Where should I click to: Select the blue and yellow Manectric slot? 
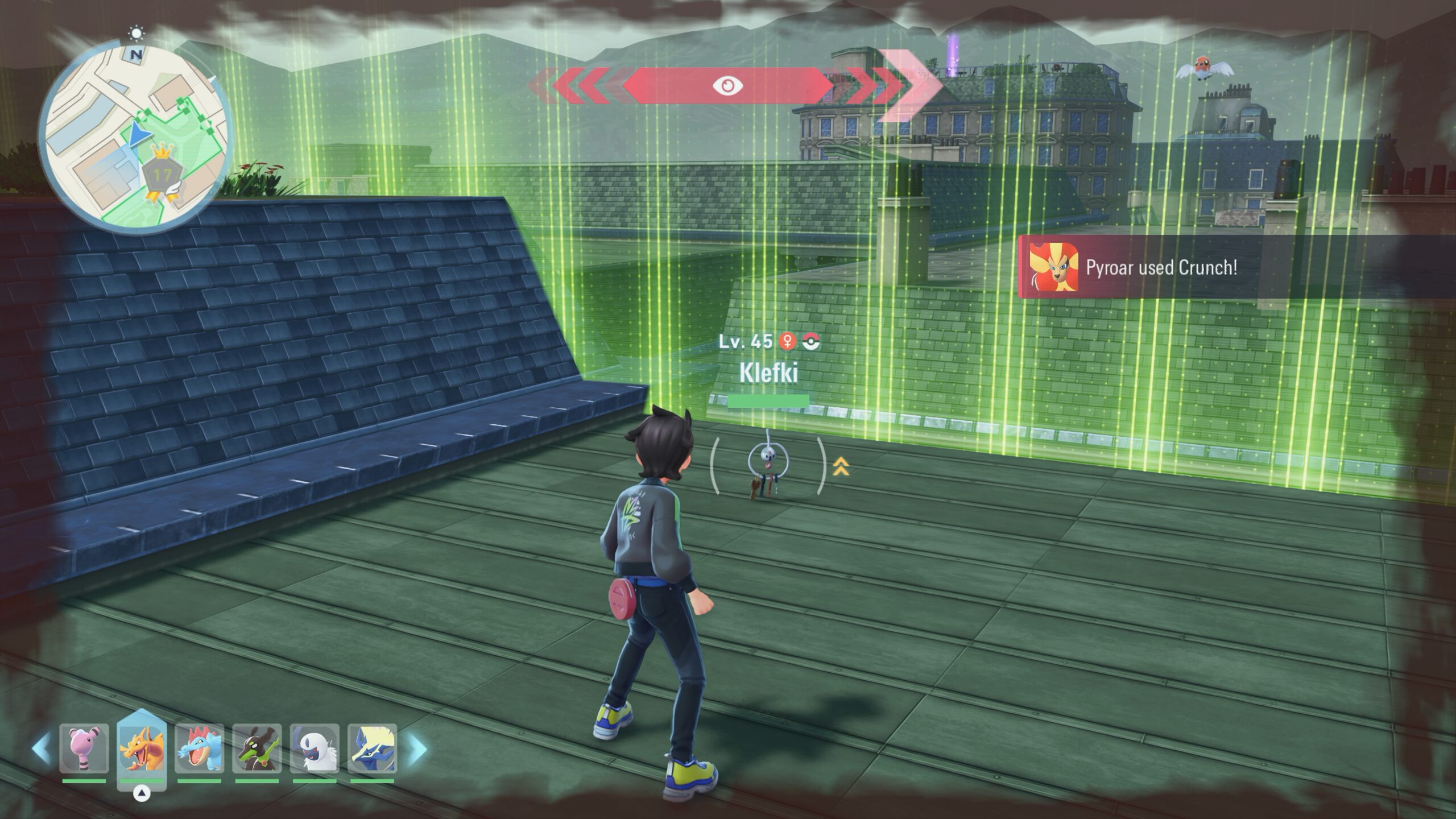coord(372,748)
